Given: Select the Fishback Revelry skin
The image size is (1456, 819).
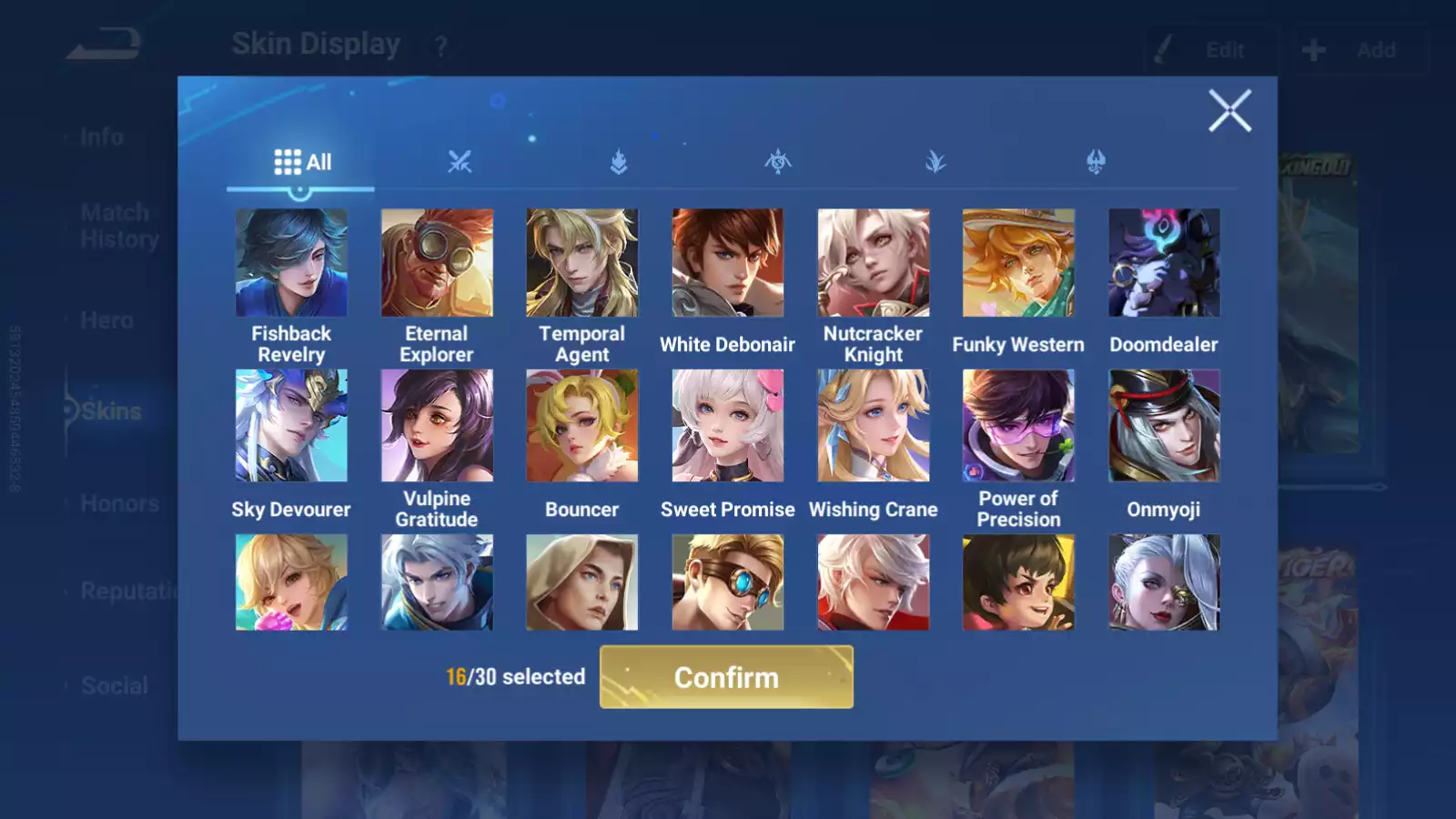Looking at the screenshot, I should click(x=291, y=263).
